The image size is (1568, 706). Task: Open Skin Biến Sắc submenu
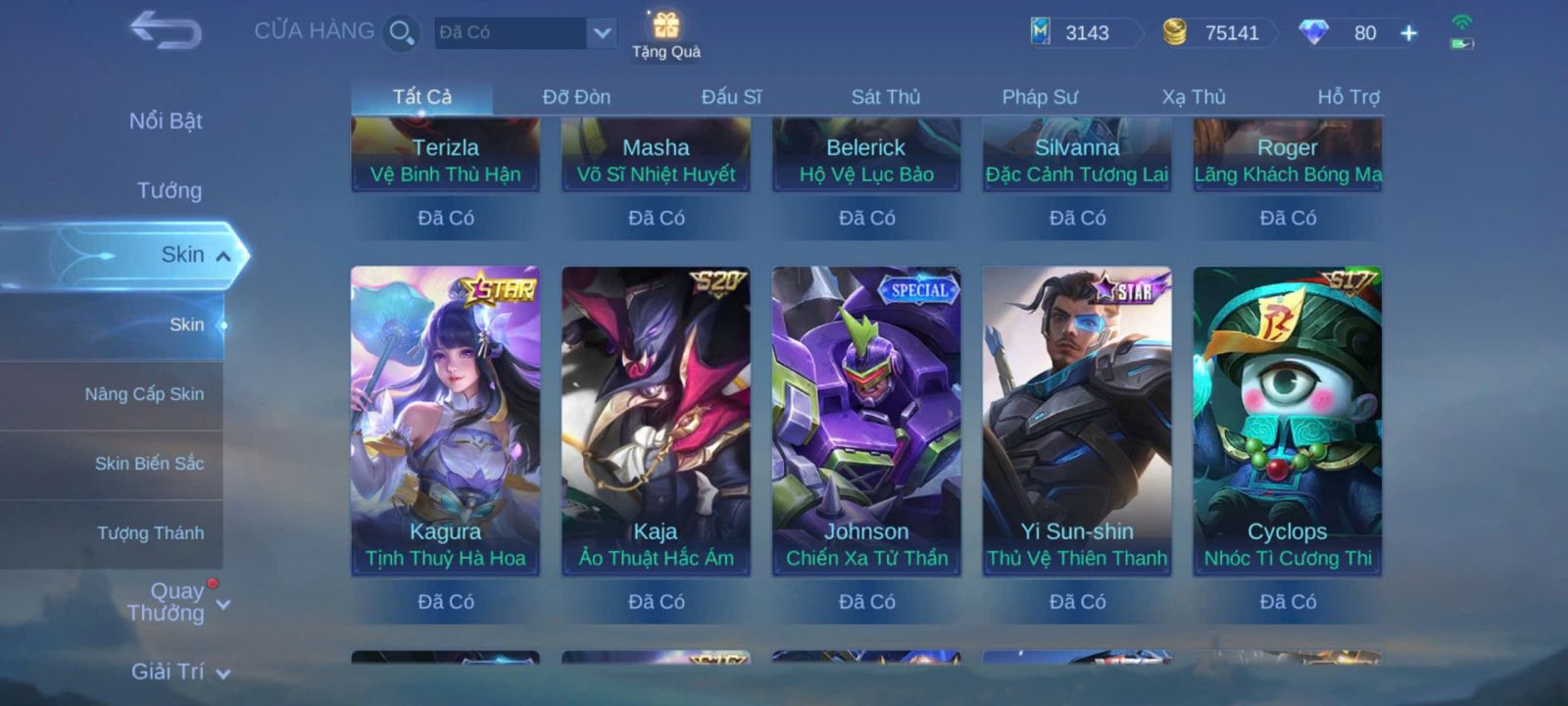point(149,464)
